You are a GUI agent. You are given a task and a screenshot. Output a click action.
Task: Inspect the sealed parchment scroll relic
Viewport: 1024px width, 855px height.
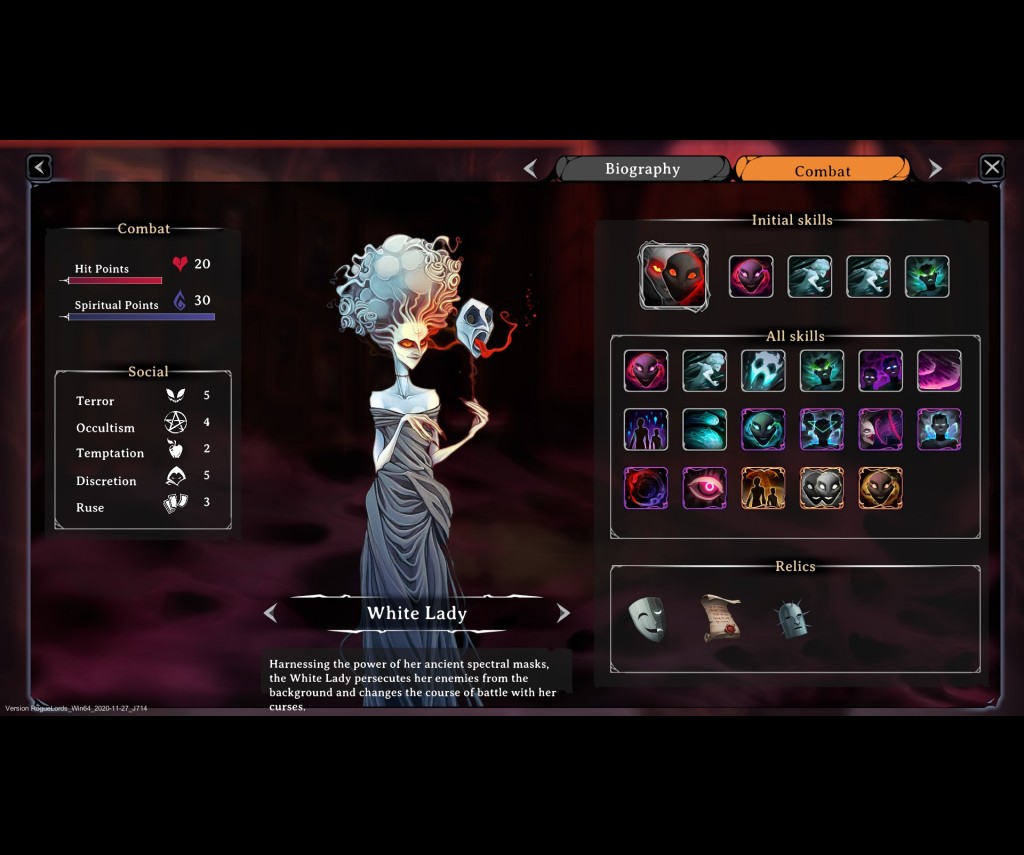coord(720,618)
